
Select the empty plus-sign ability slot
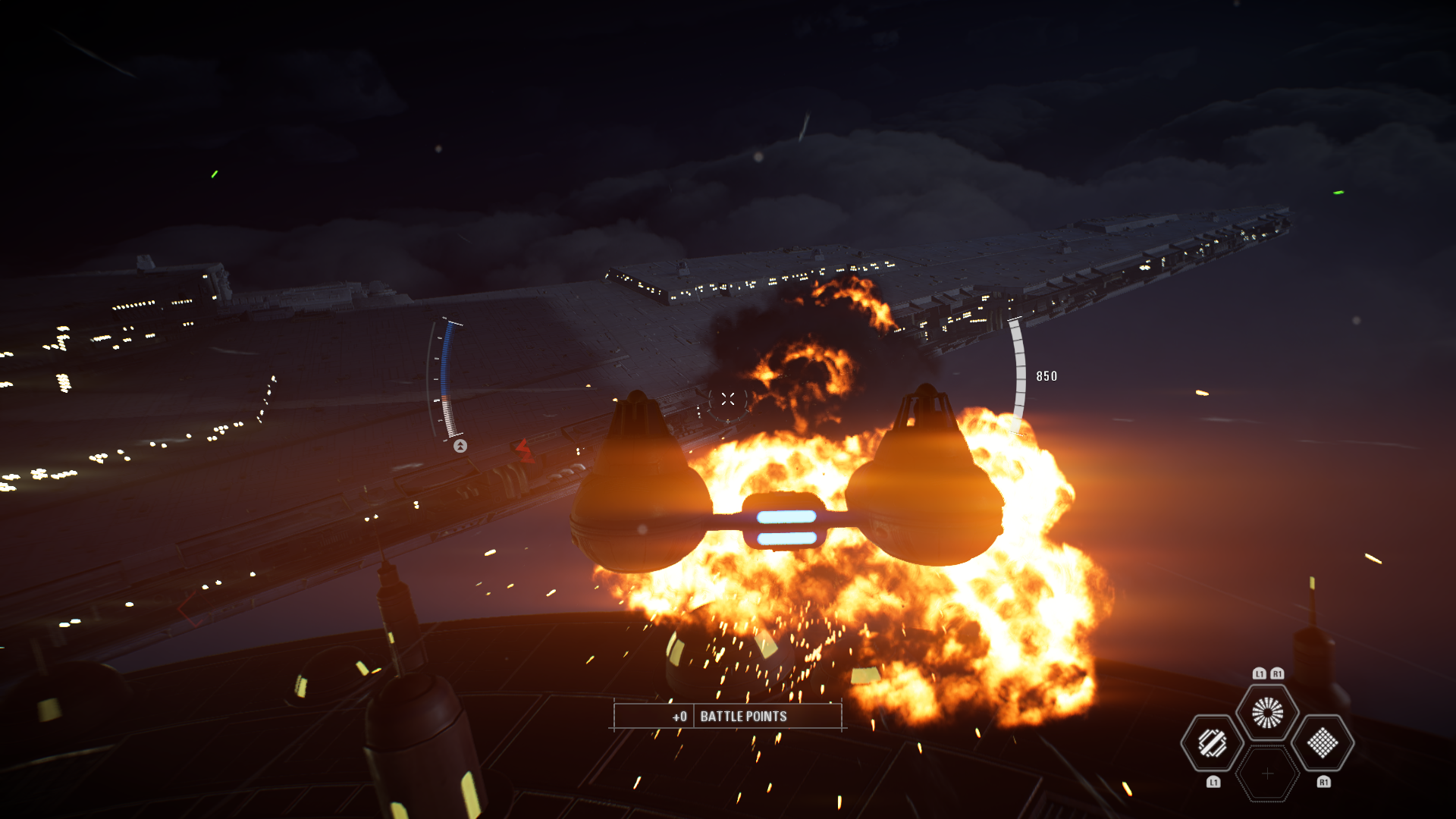point(1267,773)
